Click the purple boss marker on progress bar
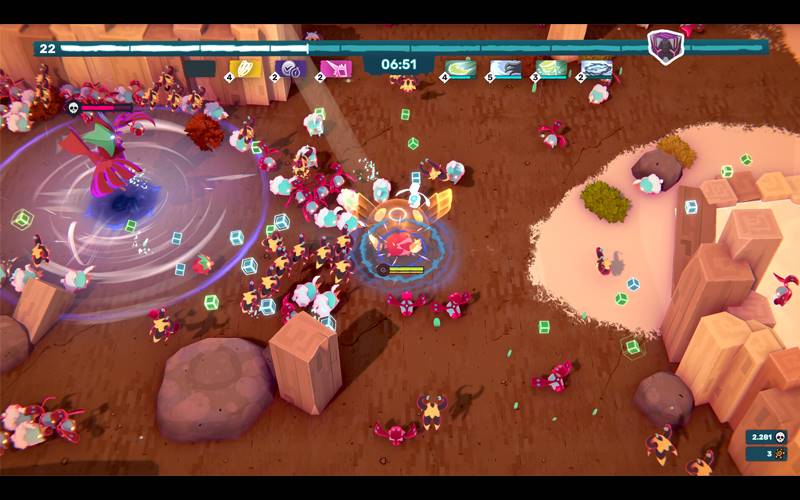 click(663, 47)
